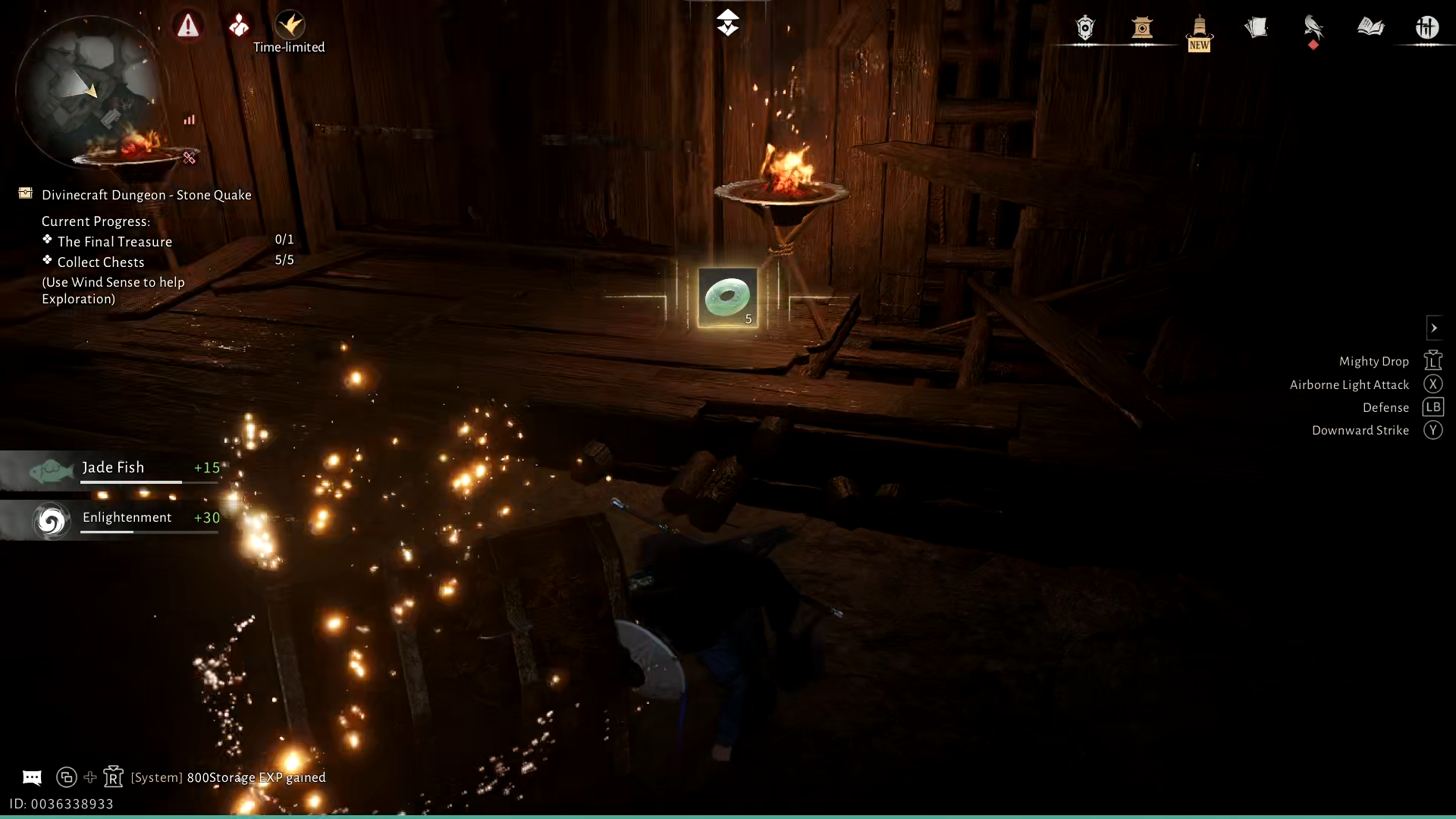
Task: Collapse the skill hints side arrow
Action: pos(1434,328)
